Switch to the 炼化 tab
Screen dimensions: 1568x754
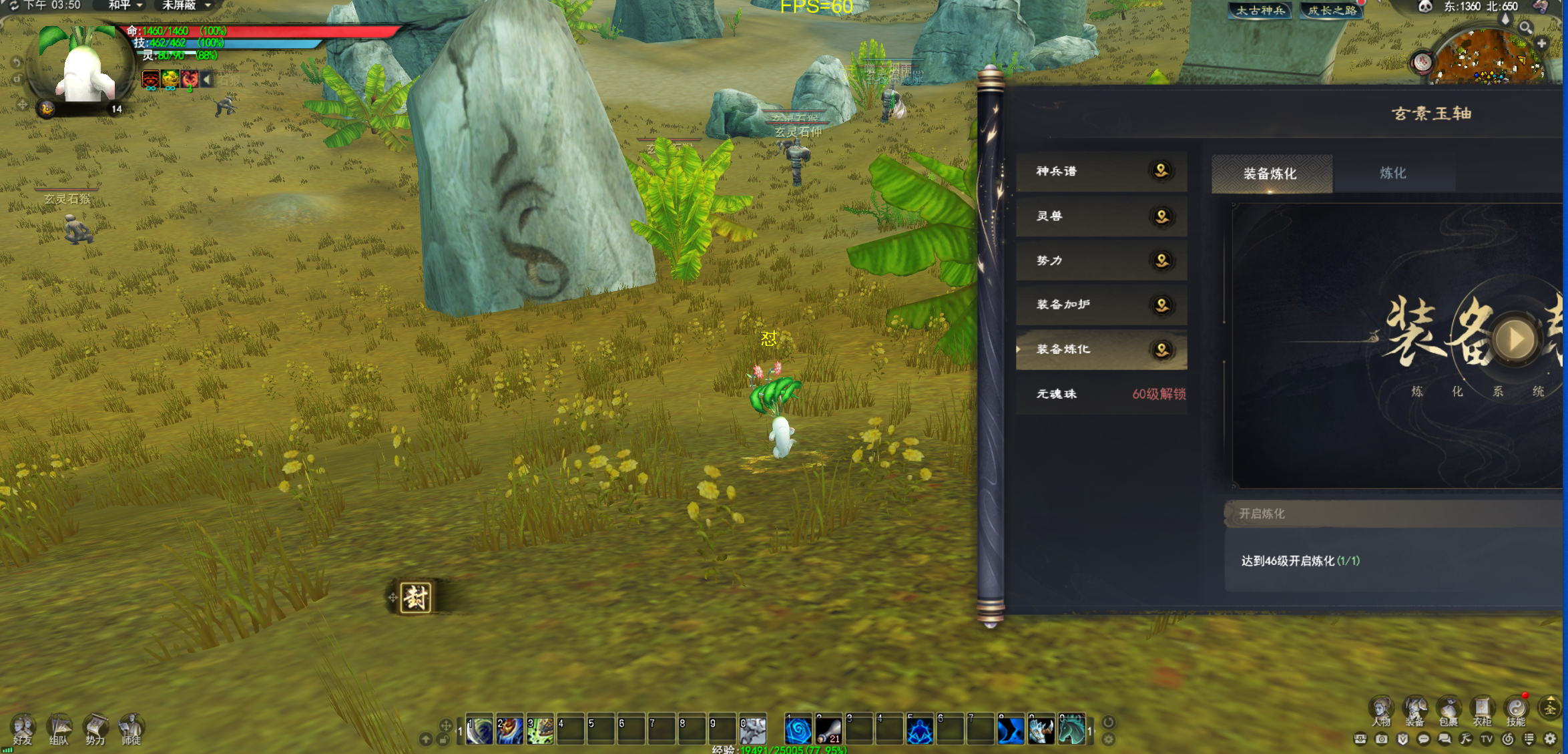tap(1393, 174)
